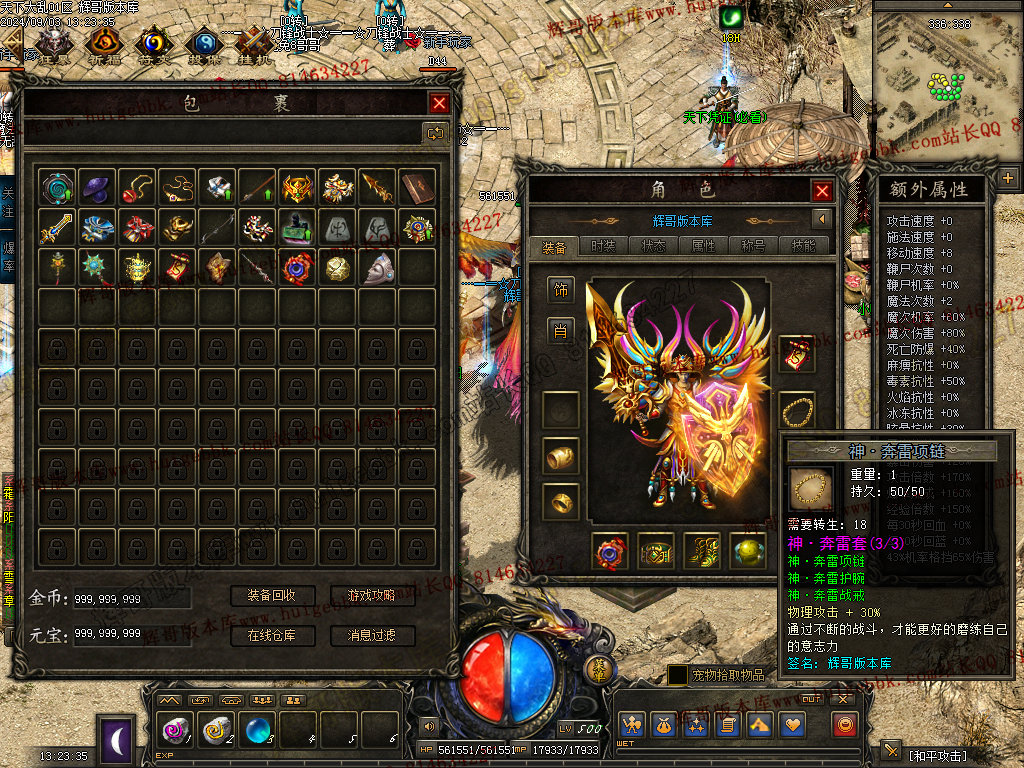Close the 角色 character window
Image resolution: width=1024 pixels, height=768 pixels.
822,191
